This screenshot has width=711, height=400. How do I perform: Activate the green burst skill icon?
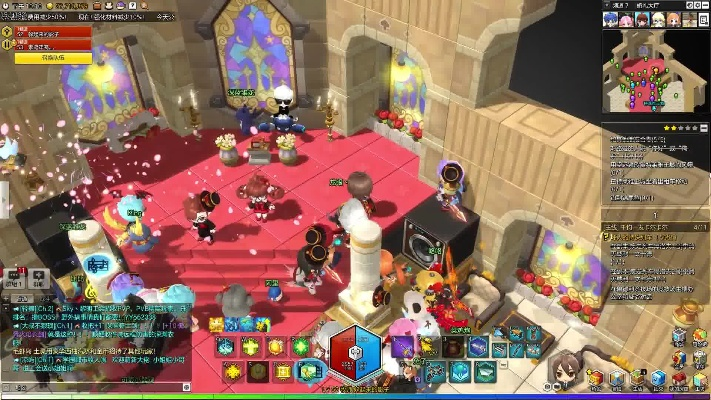(301, 347)
